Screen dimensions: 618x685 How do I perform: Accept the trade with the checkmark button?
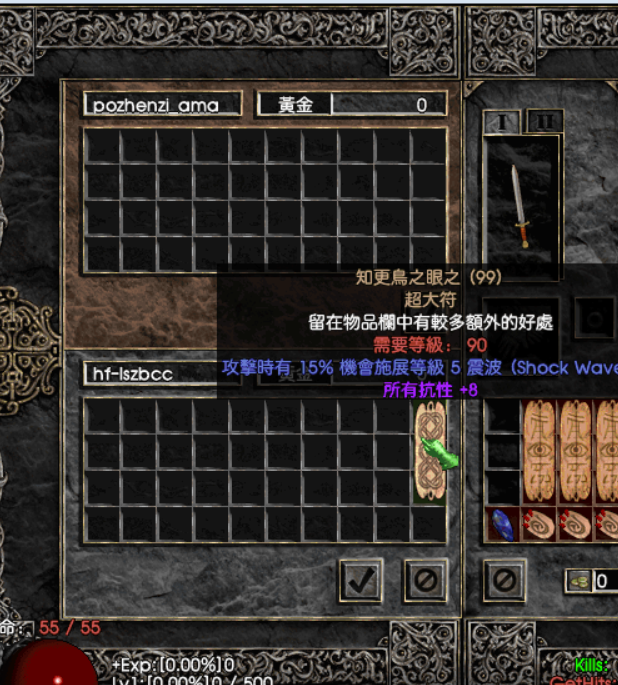[361, 579]
